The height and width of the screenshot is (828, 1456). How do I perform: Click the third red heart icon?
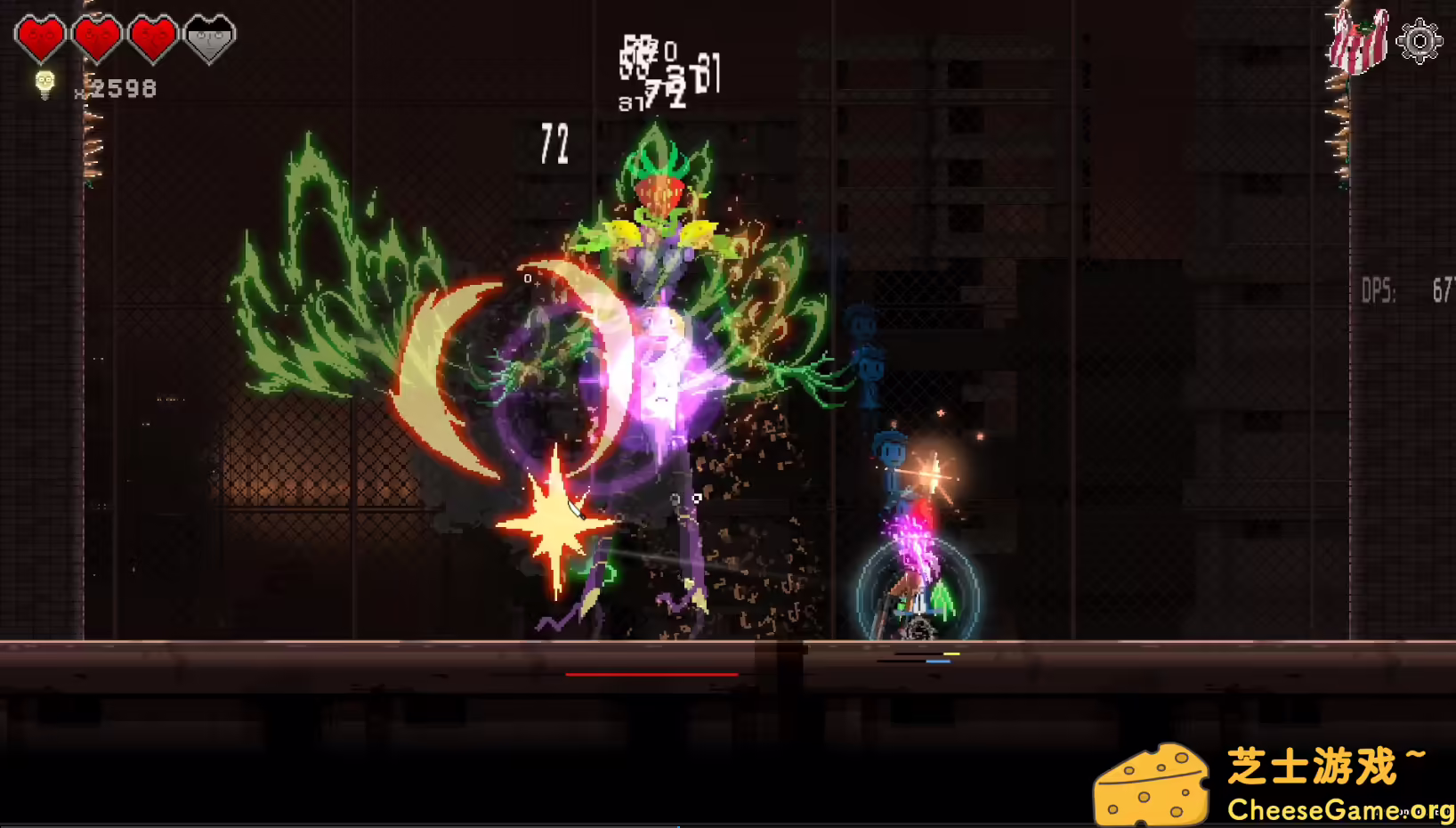coord(153,37)
